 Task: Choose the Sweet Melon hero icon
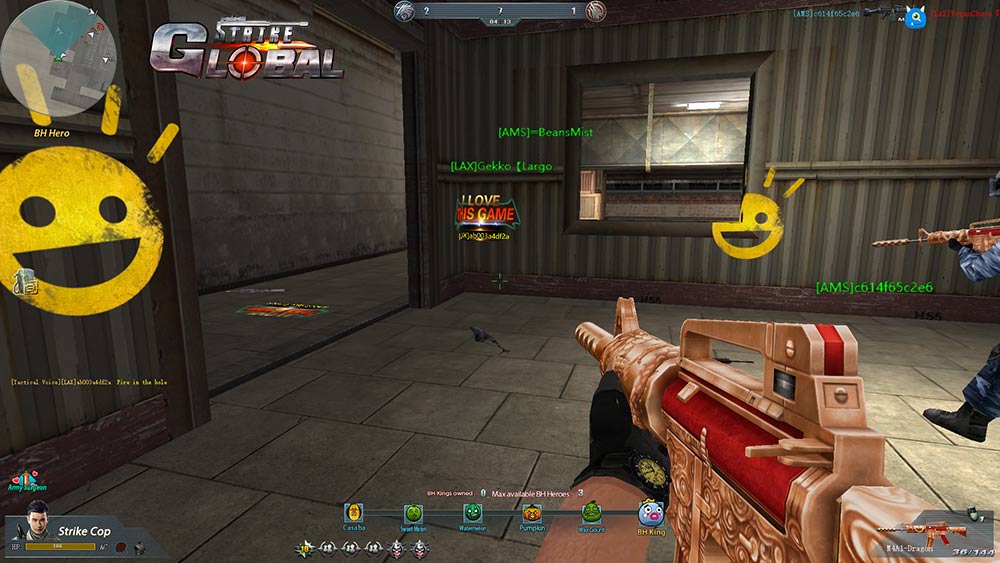(413, 512)
